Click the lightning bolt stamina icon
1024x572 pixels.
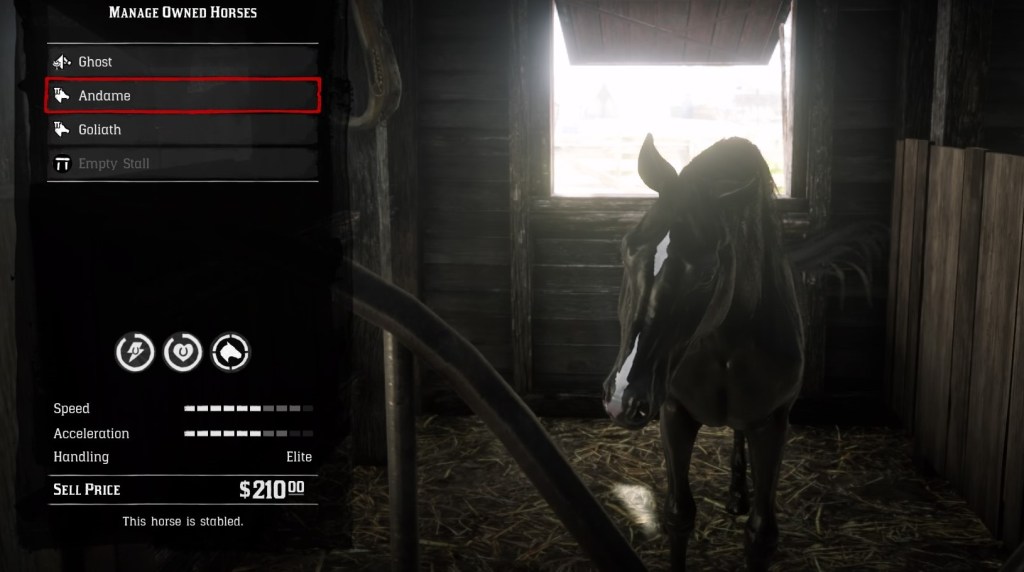135,352
